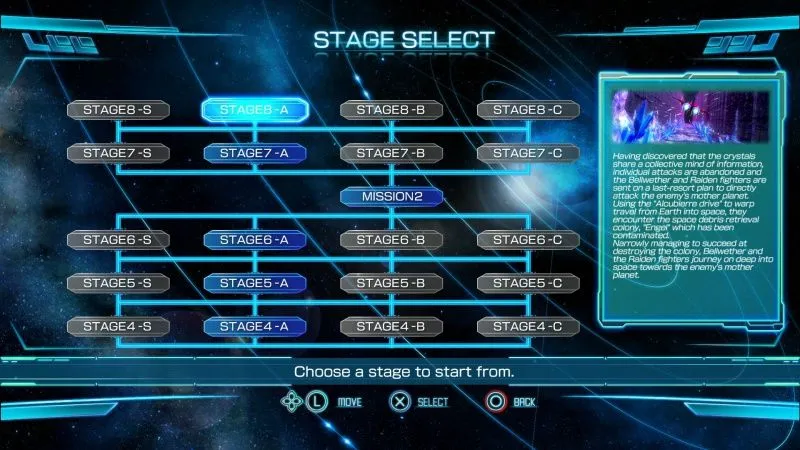This screenshot has width=800, height=450.
Task: Select the STAGE5-B tile
Action: pyautogui.click(x=391, y=283)
